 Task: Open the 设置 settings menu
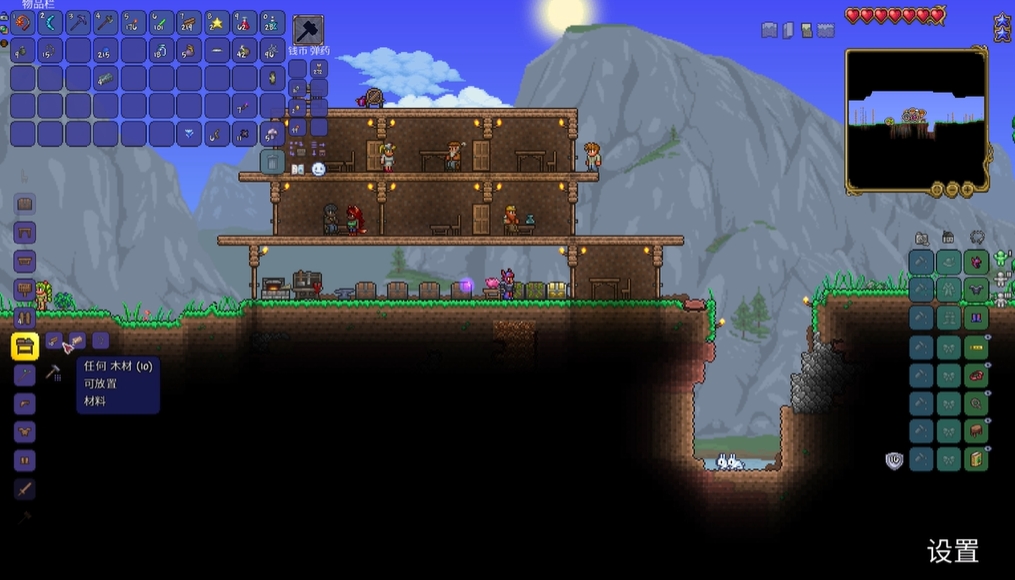[x=952, y=551]
